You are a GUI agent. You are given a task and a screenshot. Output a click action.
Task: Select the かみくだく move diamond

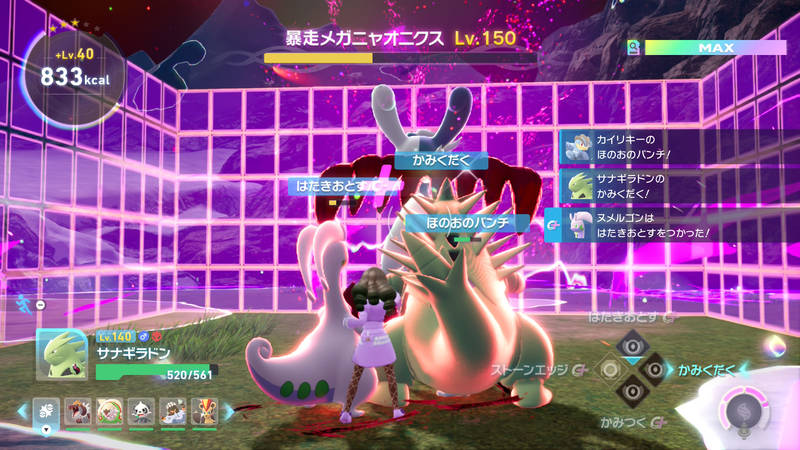coord(654,370)
